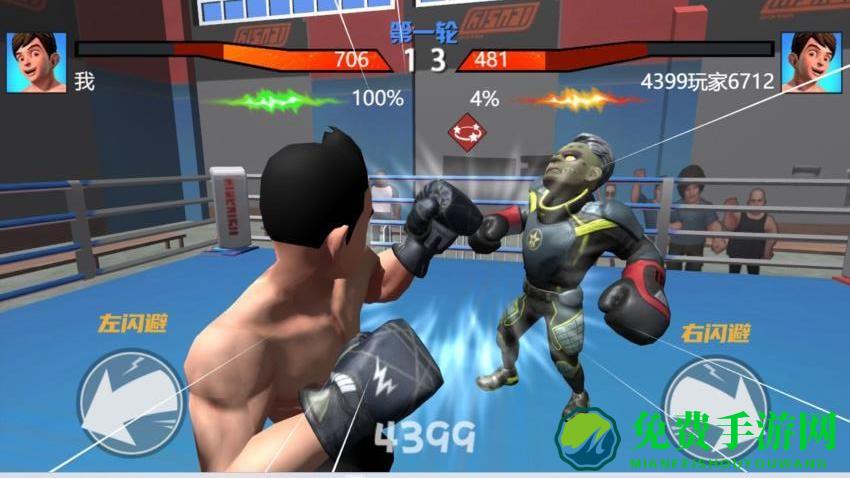850x478 pixels.
Task: Click my player avatar portrait
Action: [37, 62]
